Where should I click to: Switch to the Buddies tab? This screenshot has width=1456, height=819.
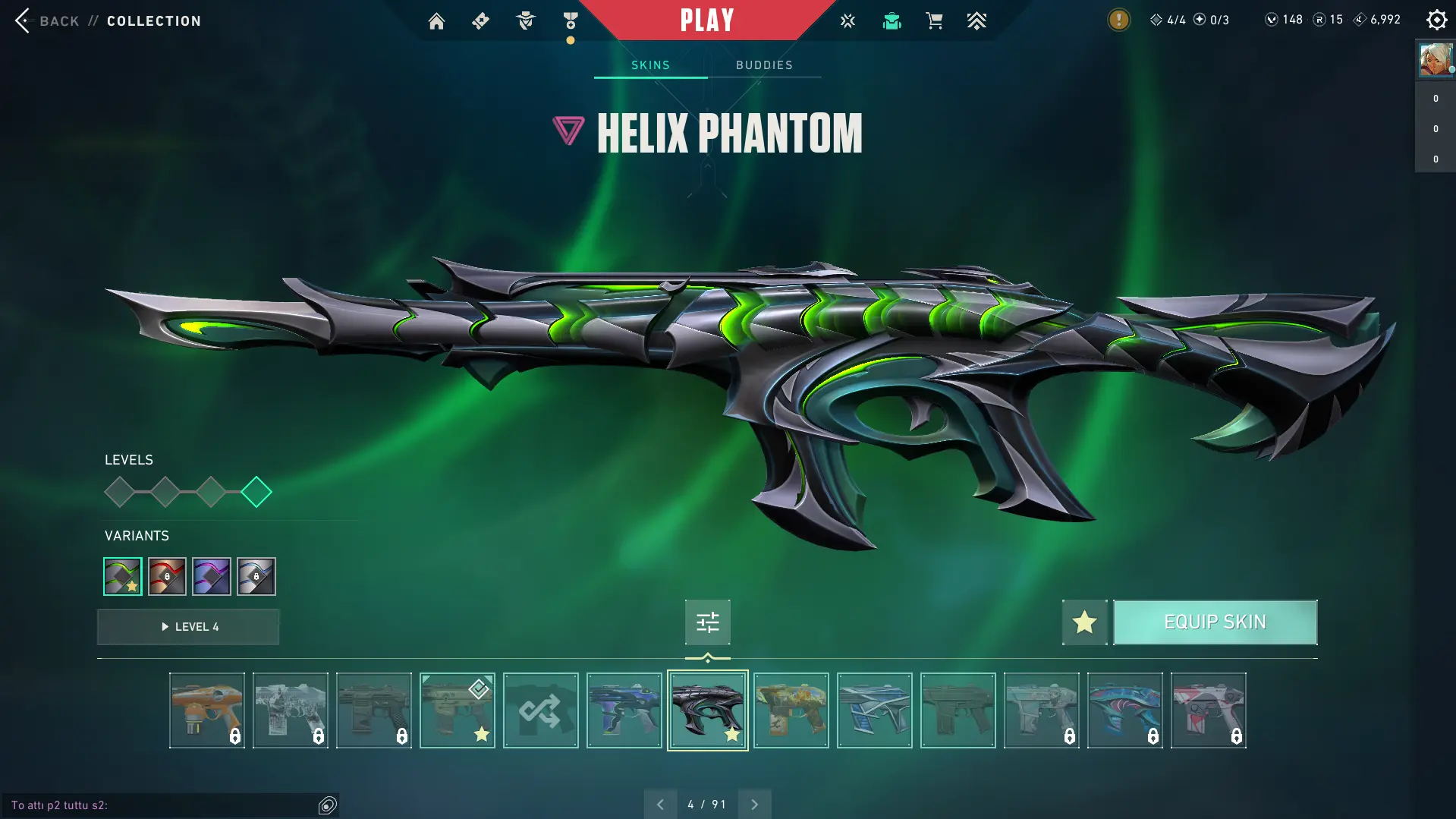click(764, 65)
